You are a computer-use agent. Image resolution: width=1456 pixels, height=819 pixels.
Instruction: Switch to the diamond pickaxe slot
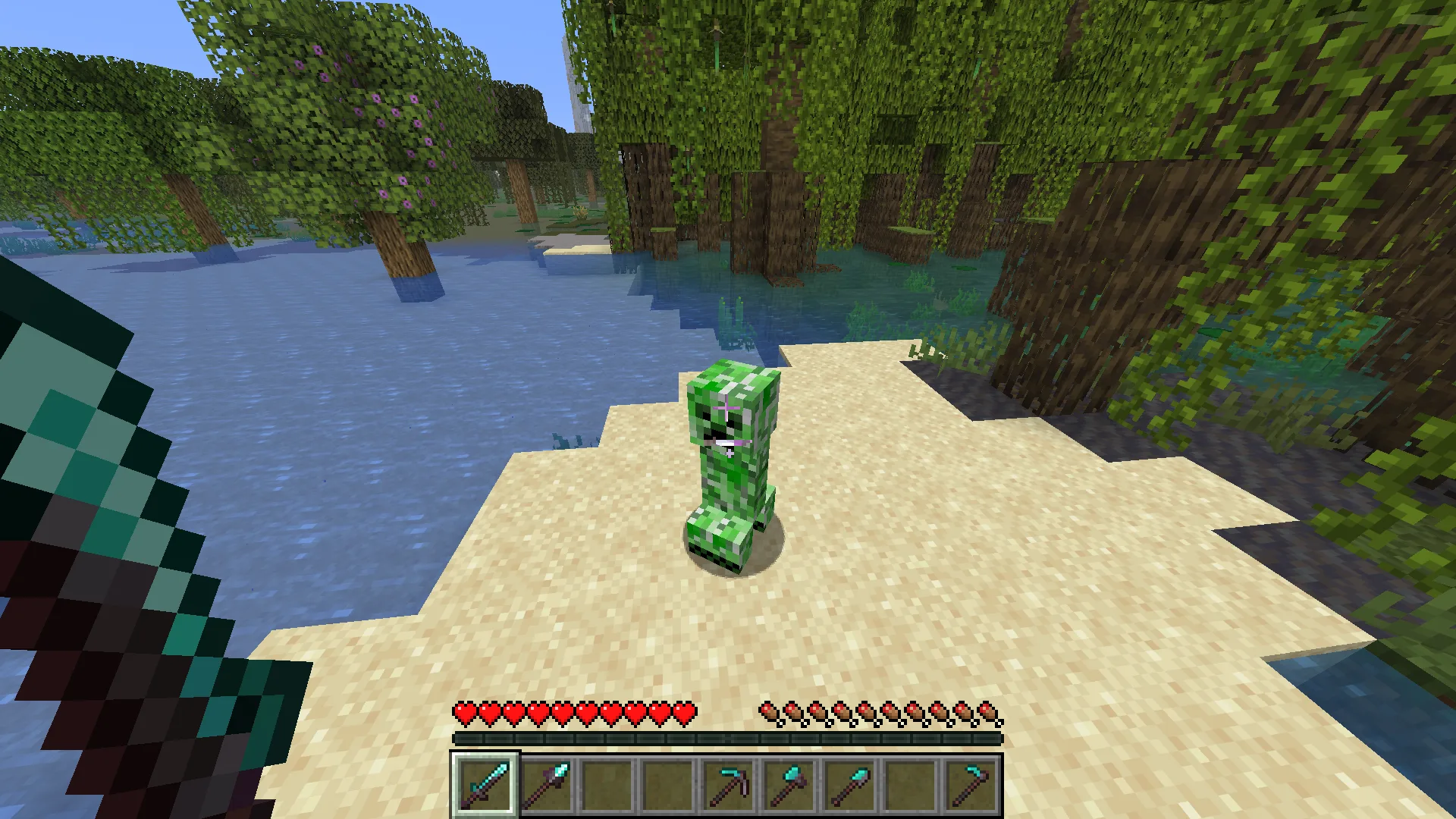tap(728, 783)
